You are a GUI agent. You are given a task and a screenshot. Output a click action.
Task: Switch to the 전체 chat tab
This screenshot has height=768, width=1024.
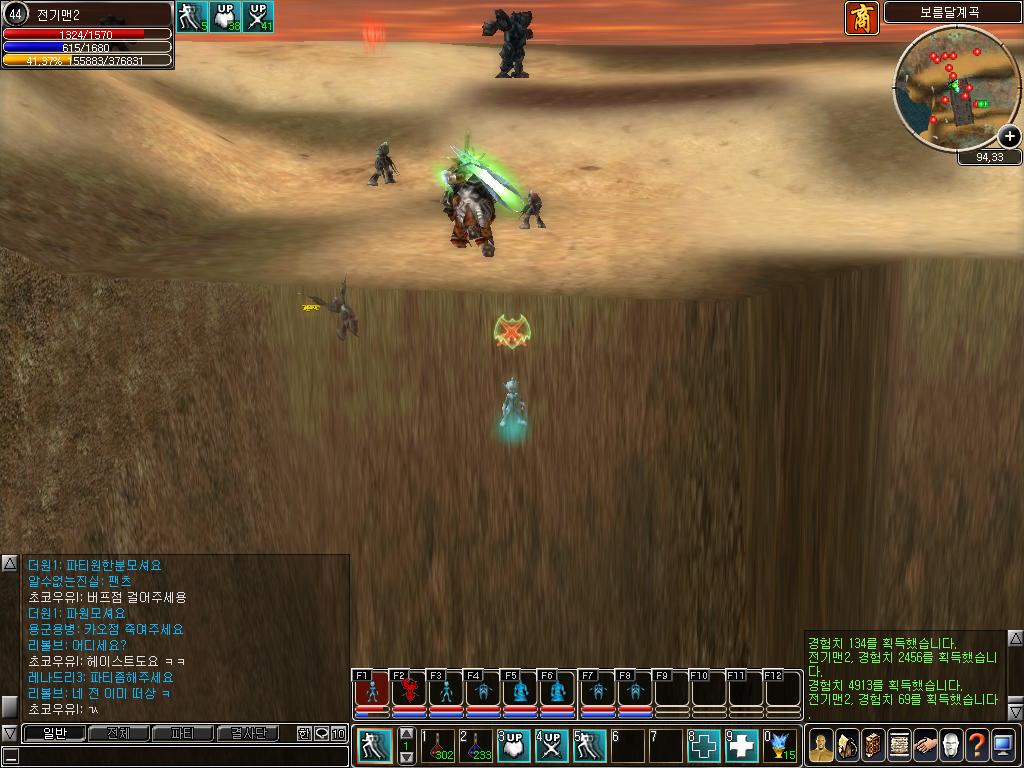point(118,734)
